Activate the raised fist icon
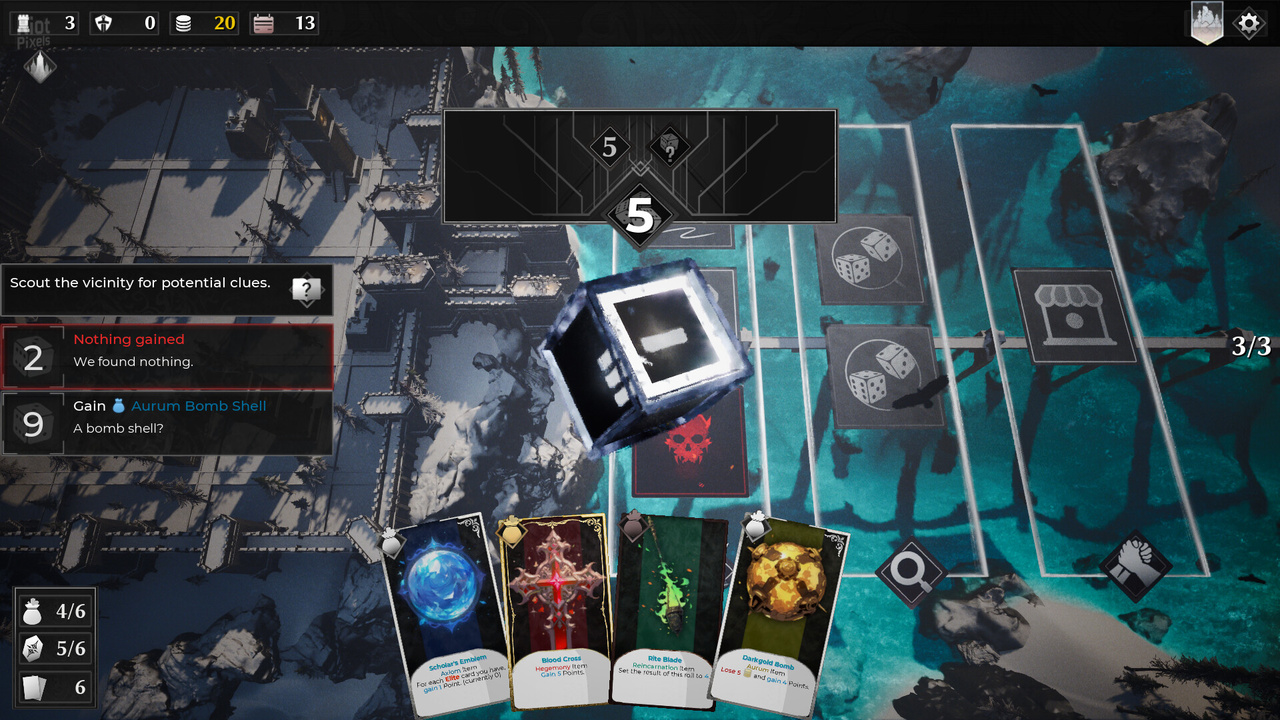Viewport: 1280px width, 720px height. [x=1135, y=565]
